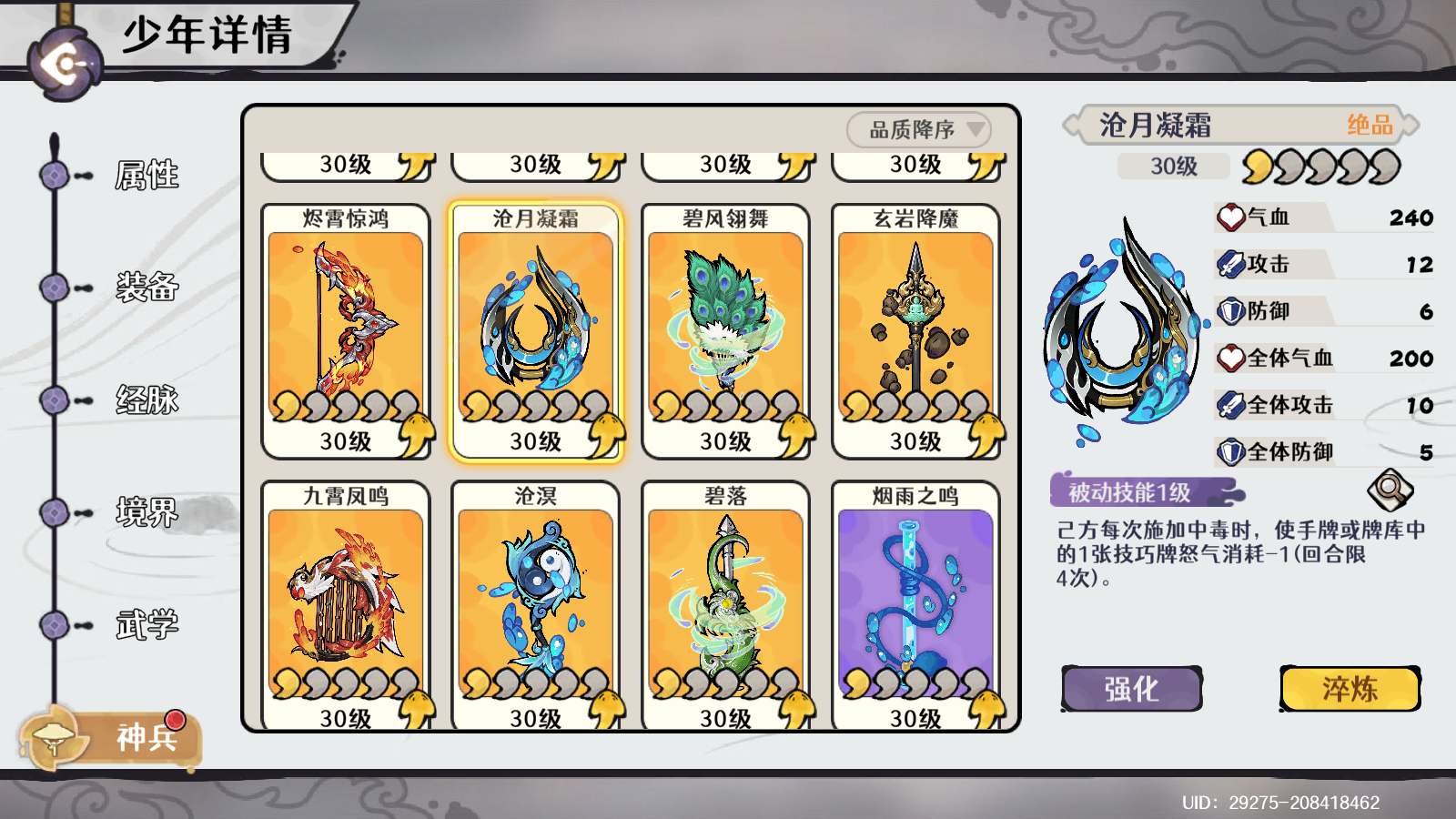Switch to the 装备 tab
The image size is (1456, 819).
click(x=146, y=286)
